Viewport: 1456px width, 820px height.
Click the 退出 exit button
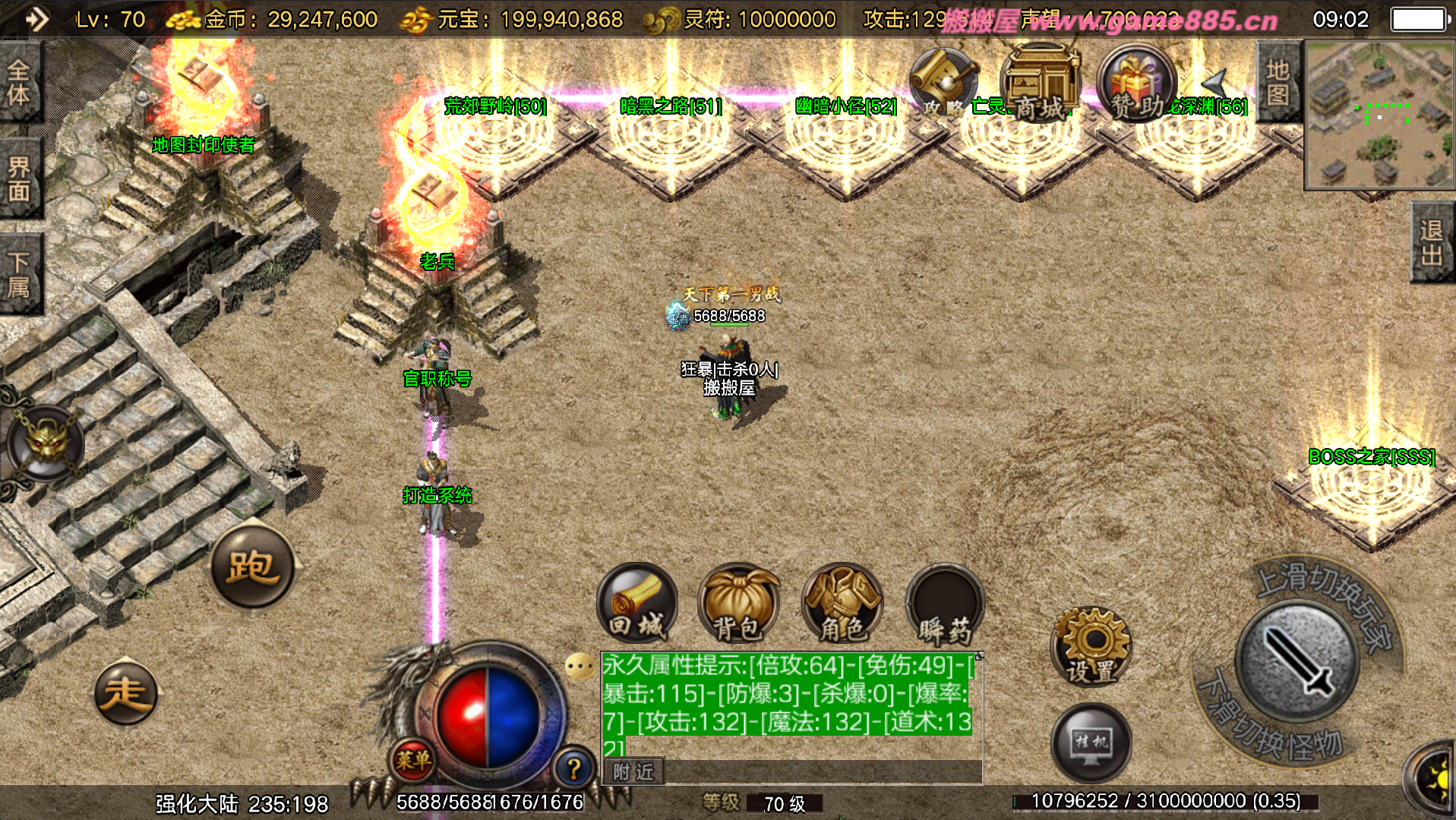pos(1432,243)
